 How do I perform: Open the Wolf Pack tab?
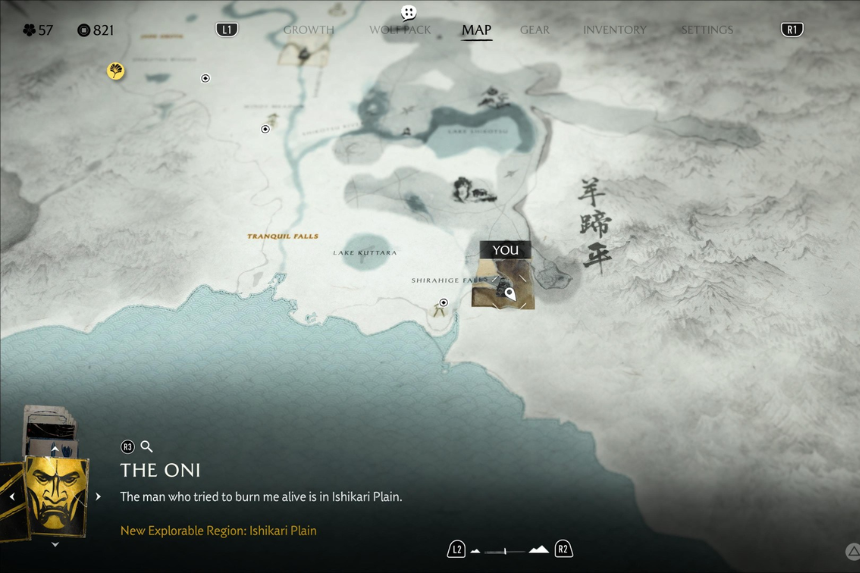[400, 30]
